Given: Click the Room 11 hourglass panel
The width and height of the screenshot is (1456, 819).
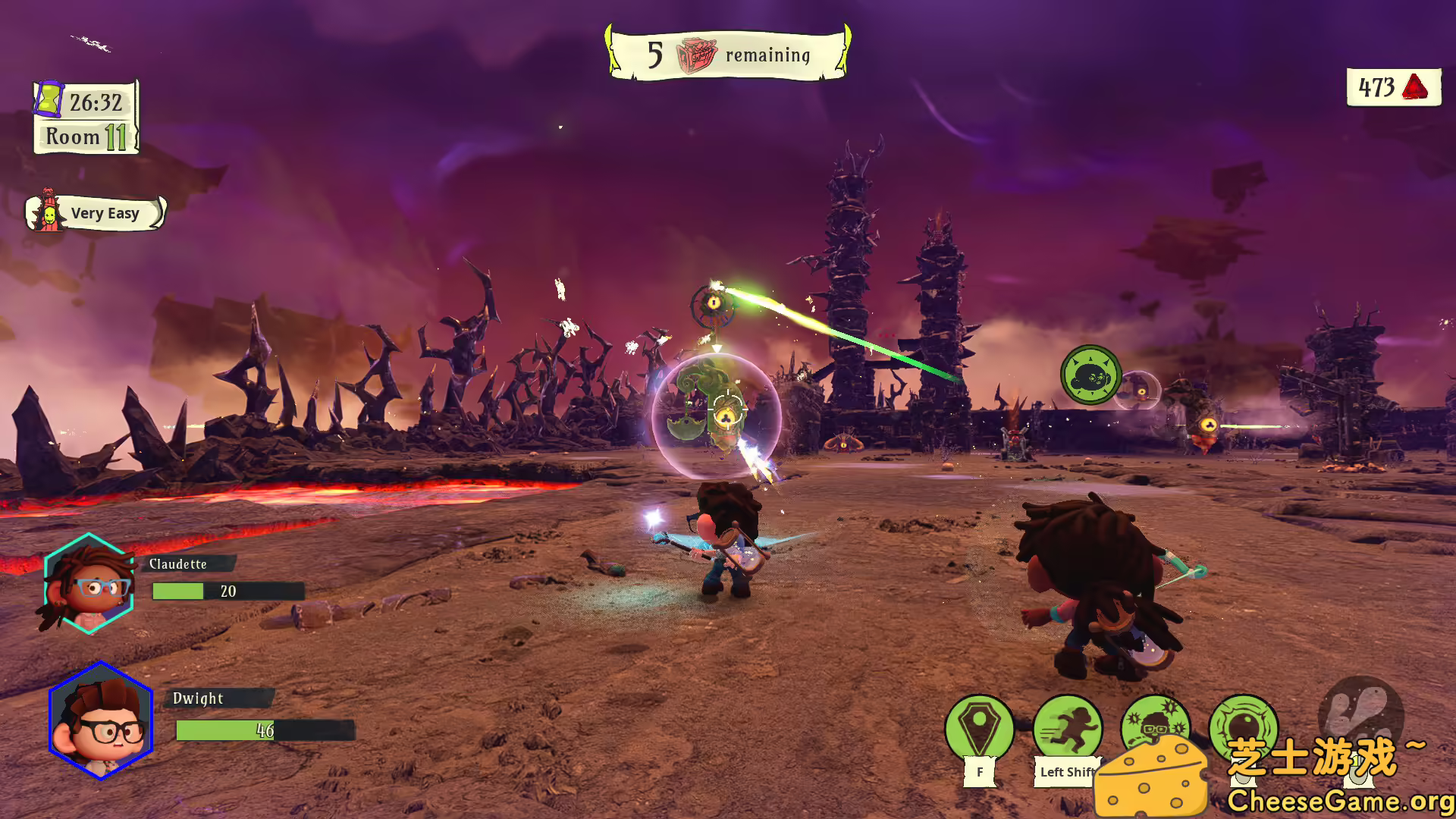Looking at the screenshot, I should (86, 118).
